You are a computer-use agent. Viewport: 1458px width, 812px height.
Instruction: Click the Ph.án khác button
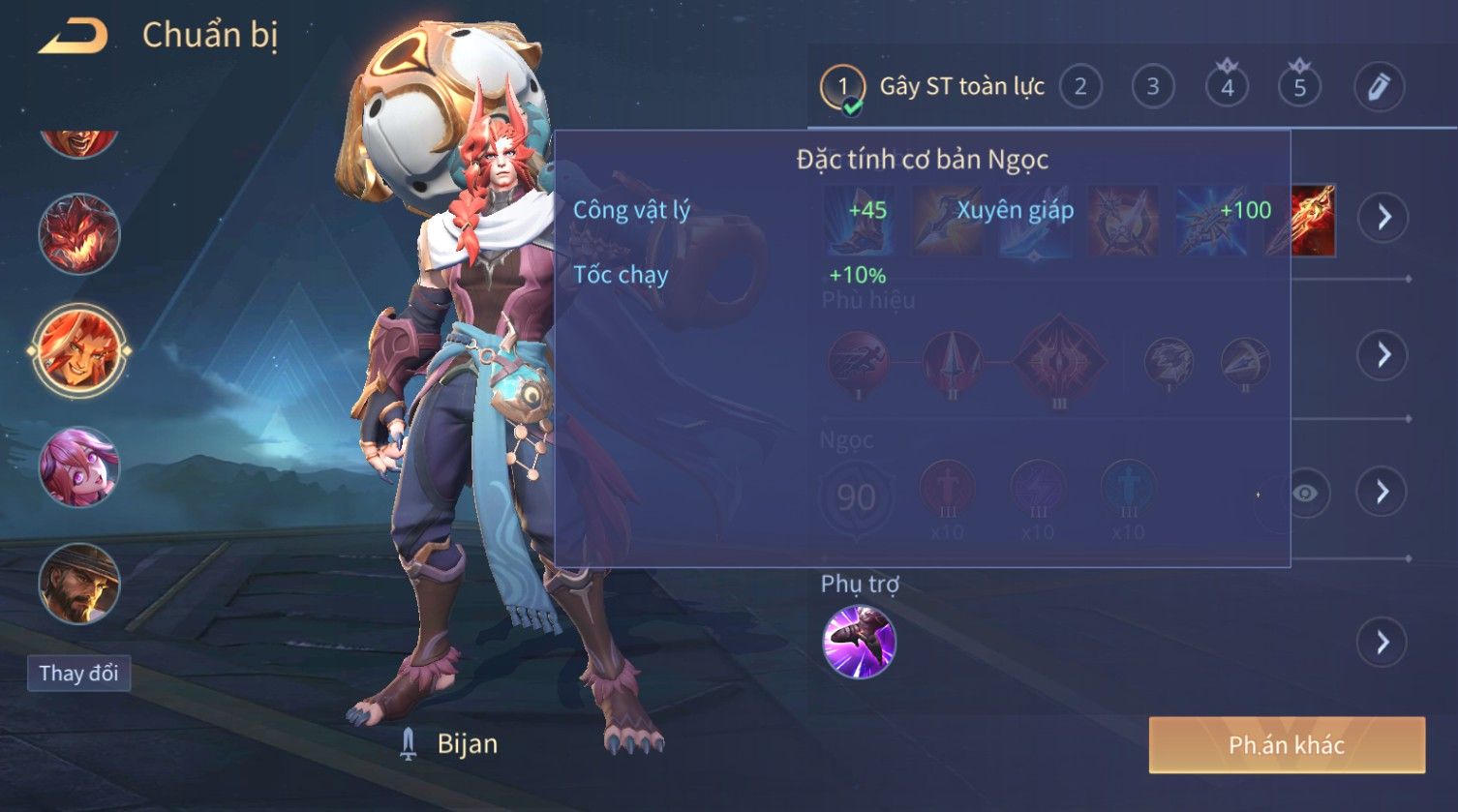point(1286,744)
